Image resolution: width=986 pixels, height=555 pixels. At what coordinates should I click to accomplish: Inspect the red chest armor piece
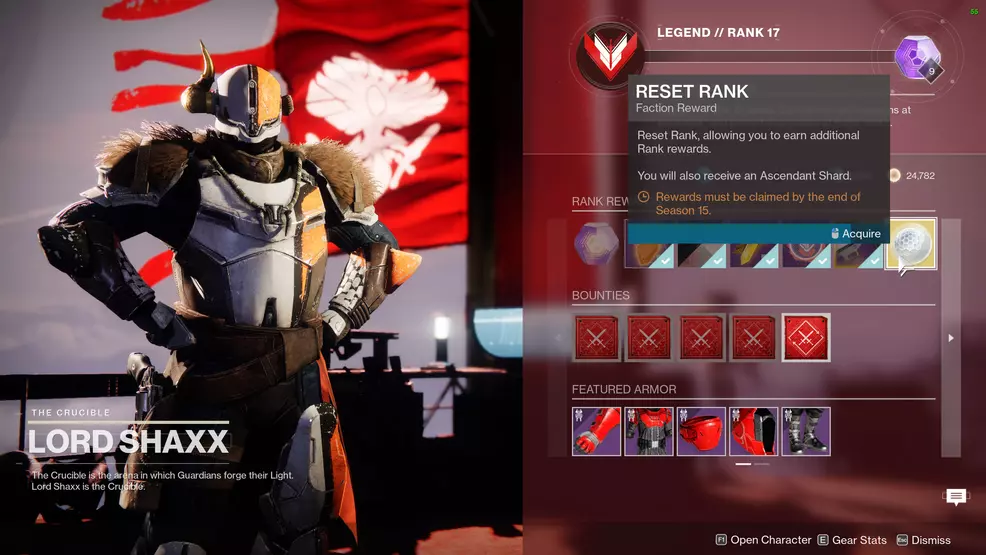pyautogui.click(x=649, y=431)
